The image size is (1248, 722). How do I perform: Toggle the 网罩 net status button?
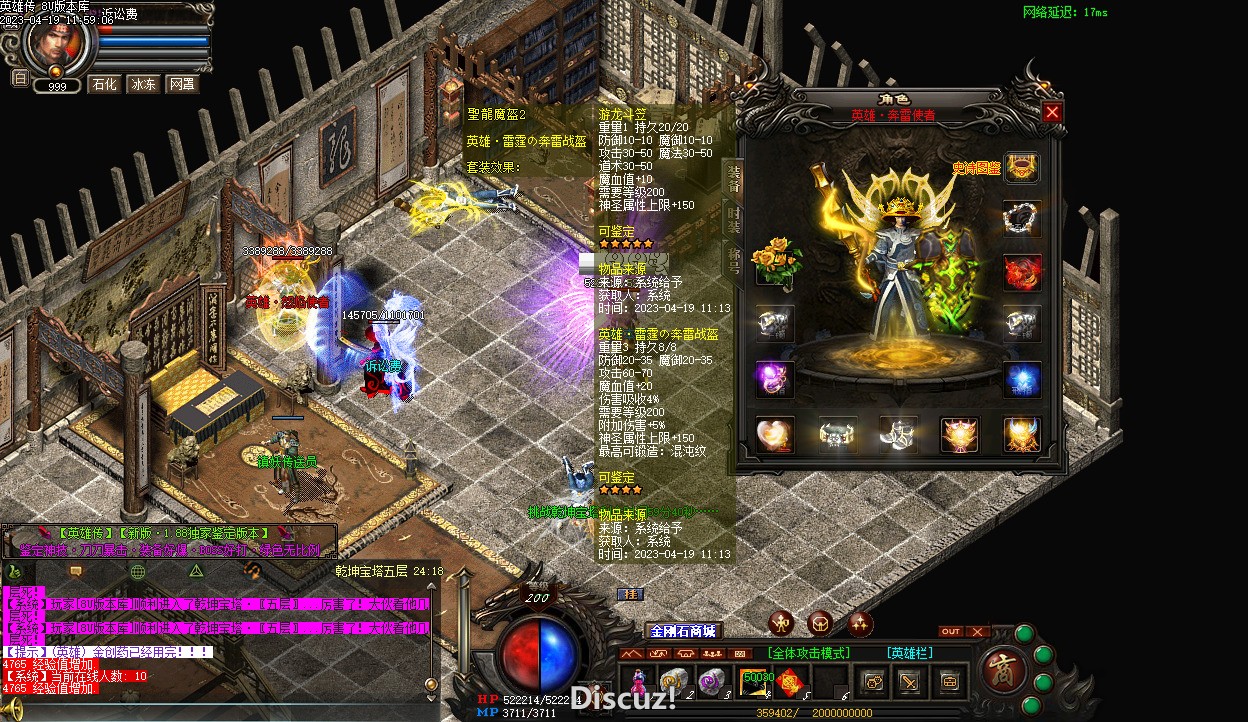[x=182, y=84]
